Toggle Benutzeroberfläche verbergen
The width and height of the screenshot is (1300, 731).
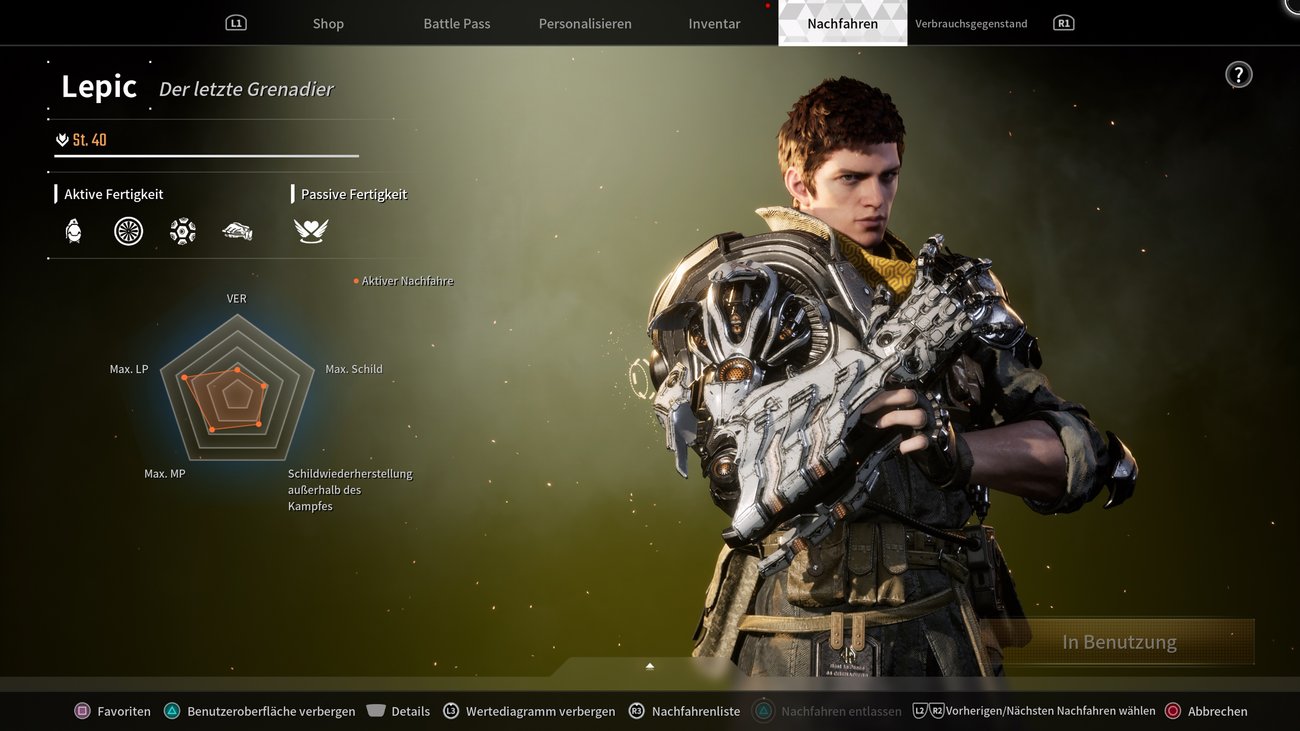tap(174, 711)
